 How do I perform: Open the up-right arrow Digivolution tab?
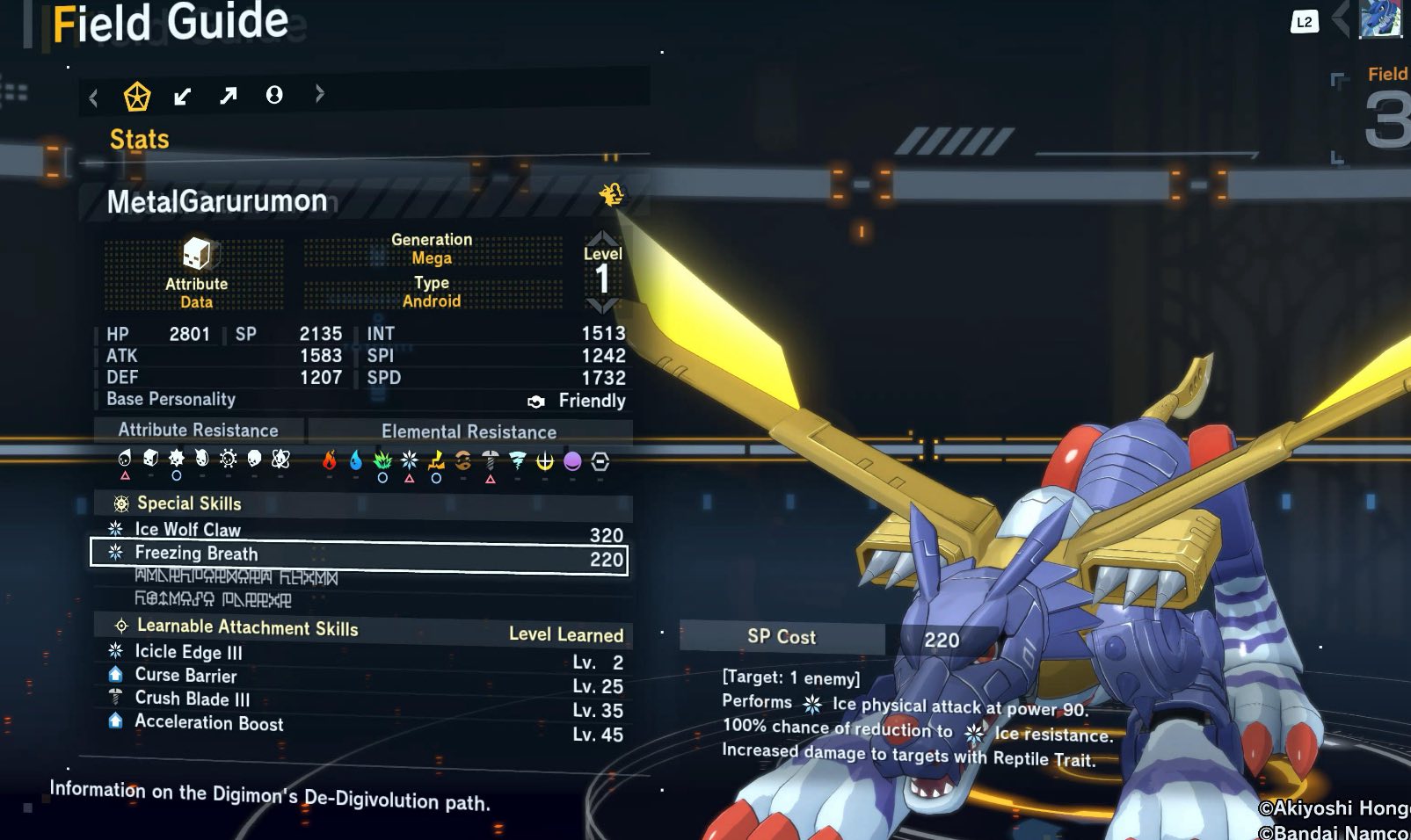(x=229, y=95)
